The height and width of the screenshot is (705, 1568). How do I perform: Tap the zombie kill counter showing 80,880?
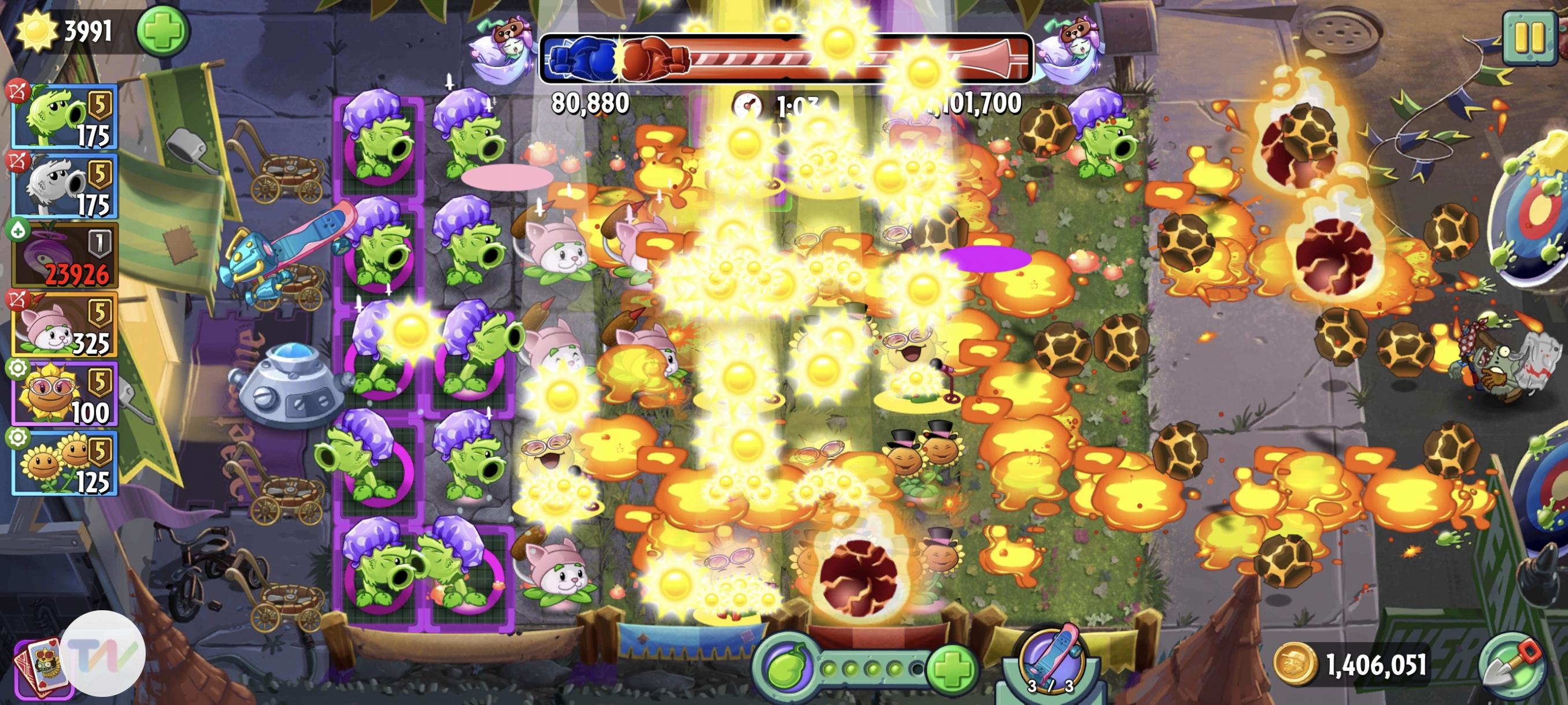coord(590,103)
